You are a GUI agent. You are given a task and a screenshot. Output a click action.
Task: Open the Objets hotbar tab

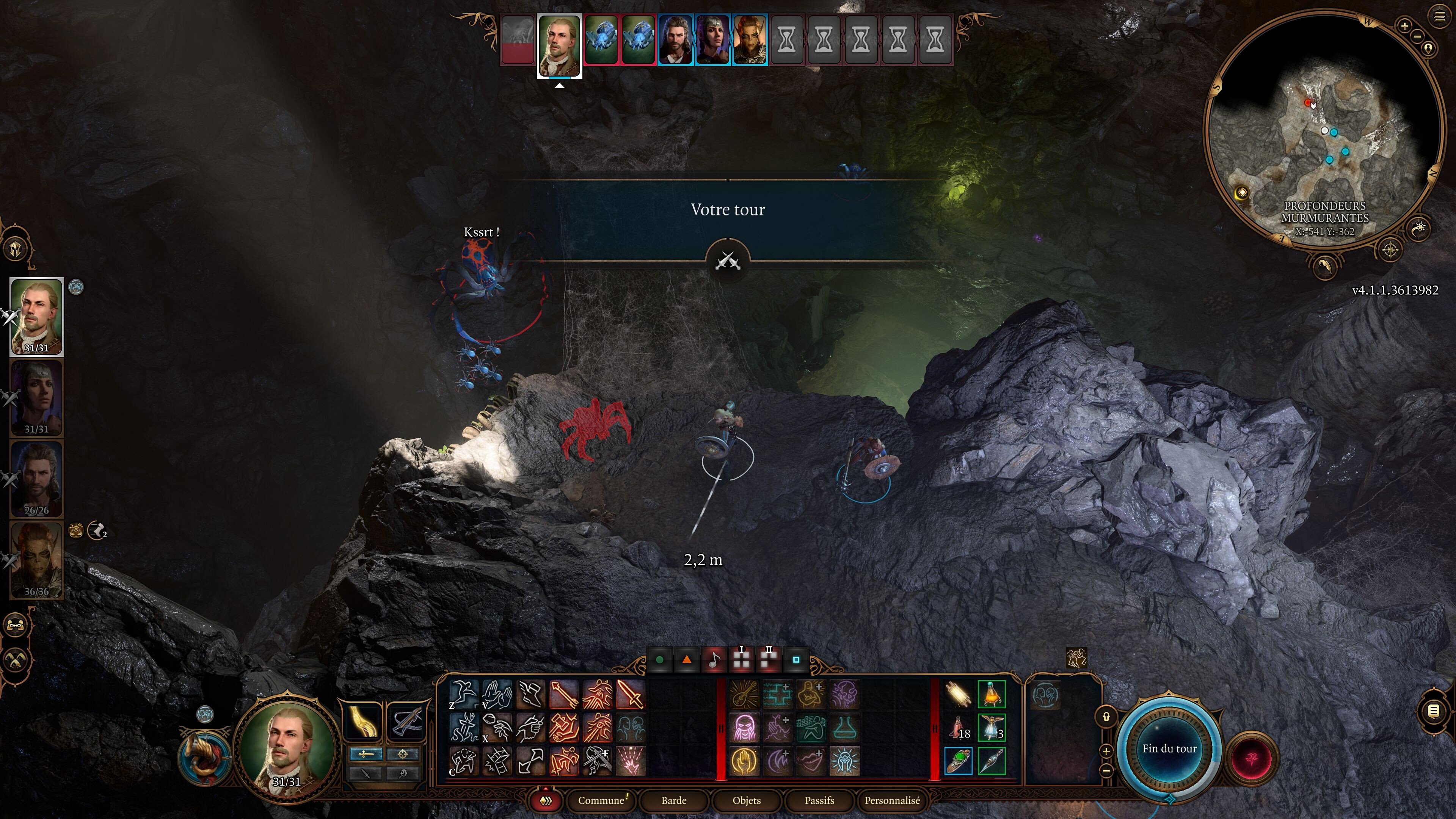tap(746, 800)
